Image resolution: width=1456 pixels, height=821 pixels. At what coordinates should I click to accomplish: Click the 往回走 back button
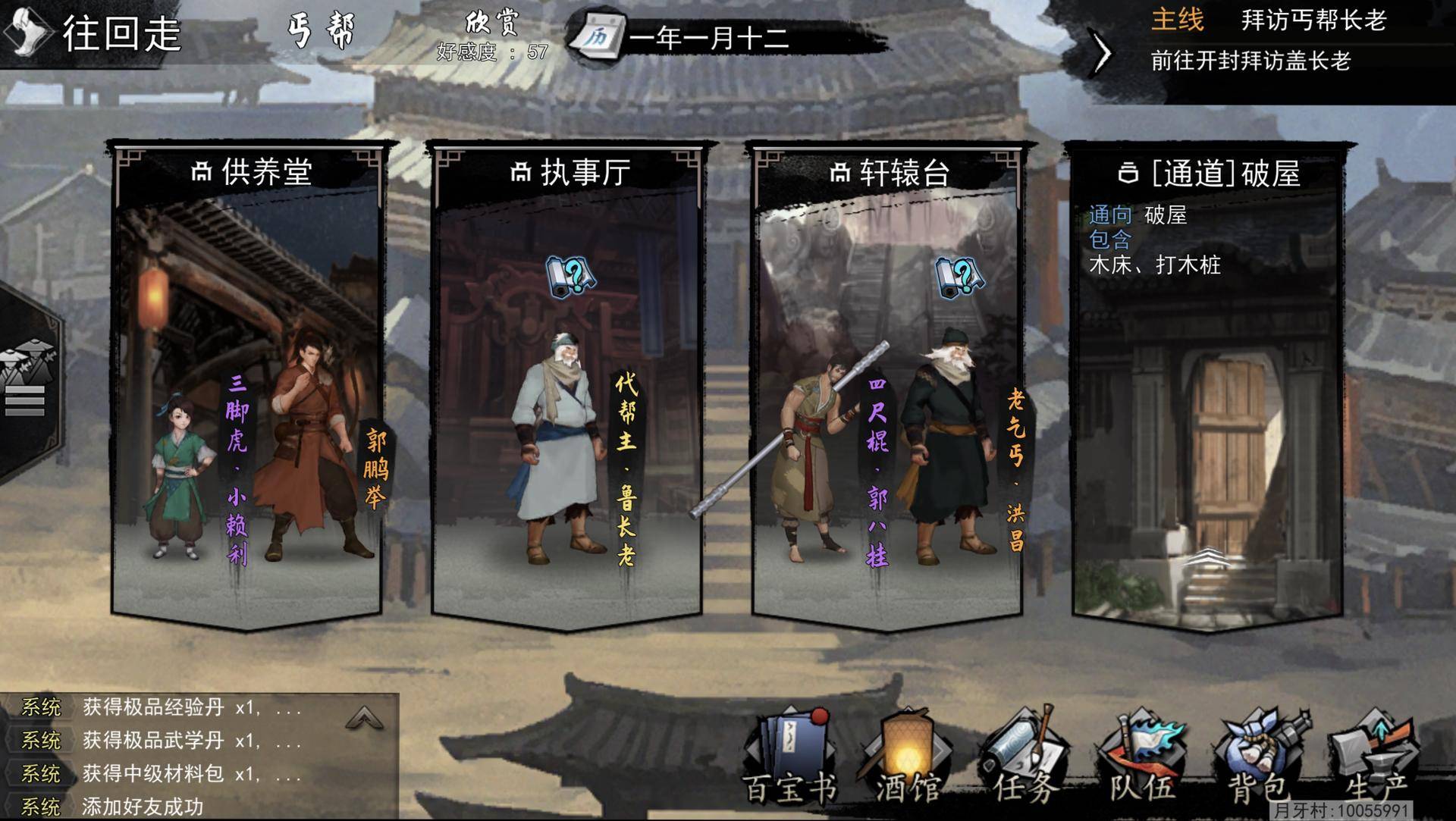[95, 34]
